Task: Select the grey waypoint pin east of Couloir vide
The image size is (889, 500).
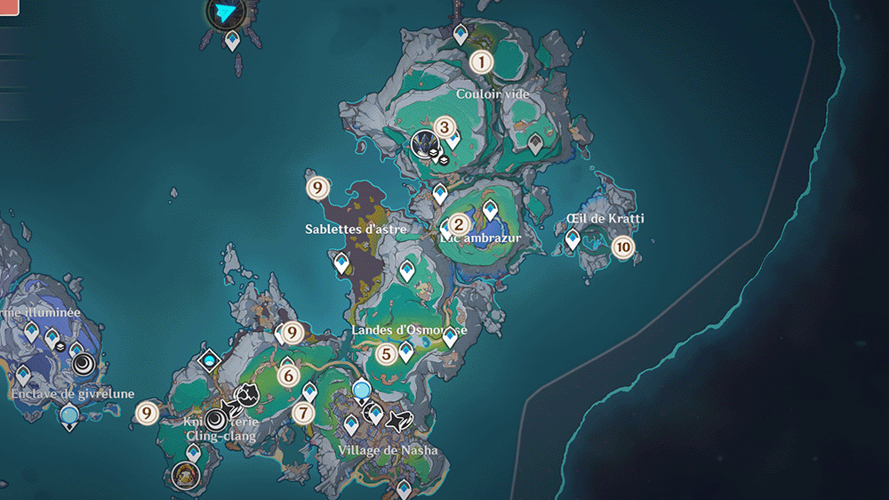Action: click(x=535, y=144)
